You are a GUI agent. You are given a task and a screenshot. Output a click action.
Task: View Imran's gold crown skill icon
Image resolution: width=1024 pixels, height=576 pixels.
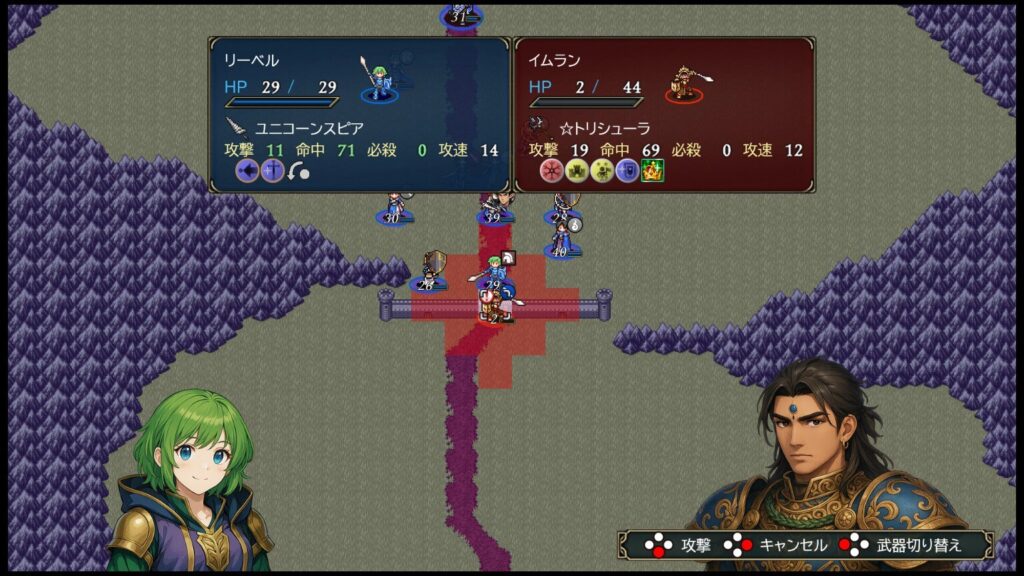[653, 171]
